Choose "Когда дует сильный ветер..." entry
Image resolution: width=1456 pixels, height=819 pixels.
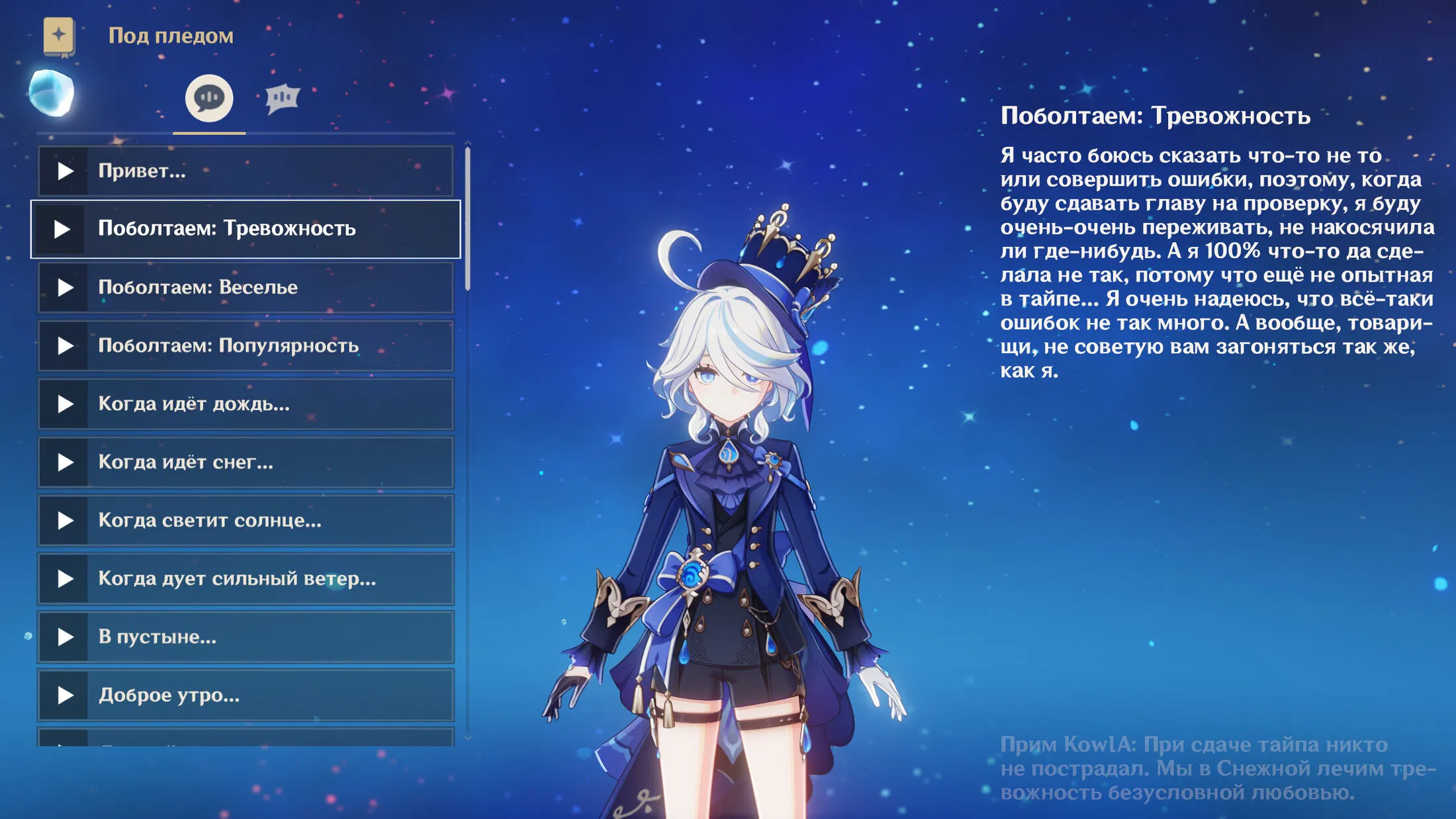point(245,579)
